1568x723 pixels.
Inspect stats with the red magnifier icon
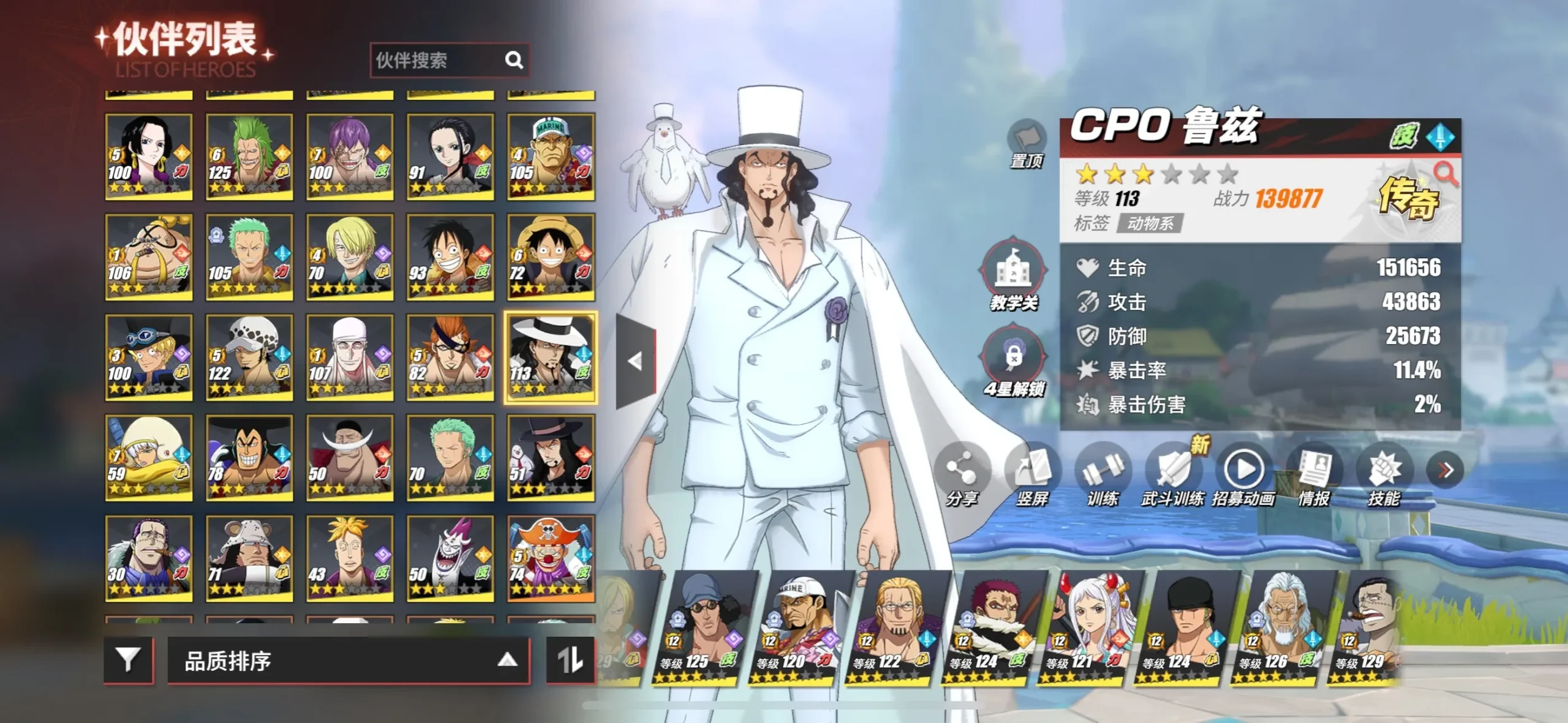point(1446,174)
